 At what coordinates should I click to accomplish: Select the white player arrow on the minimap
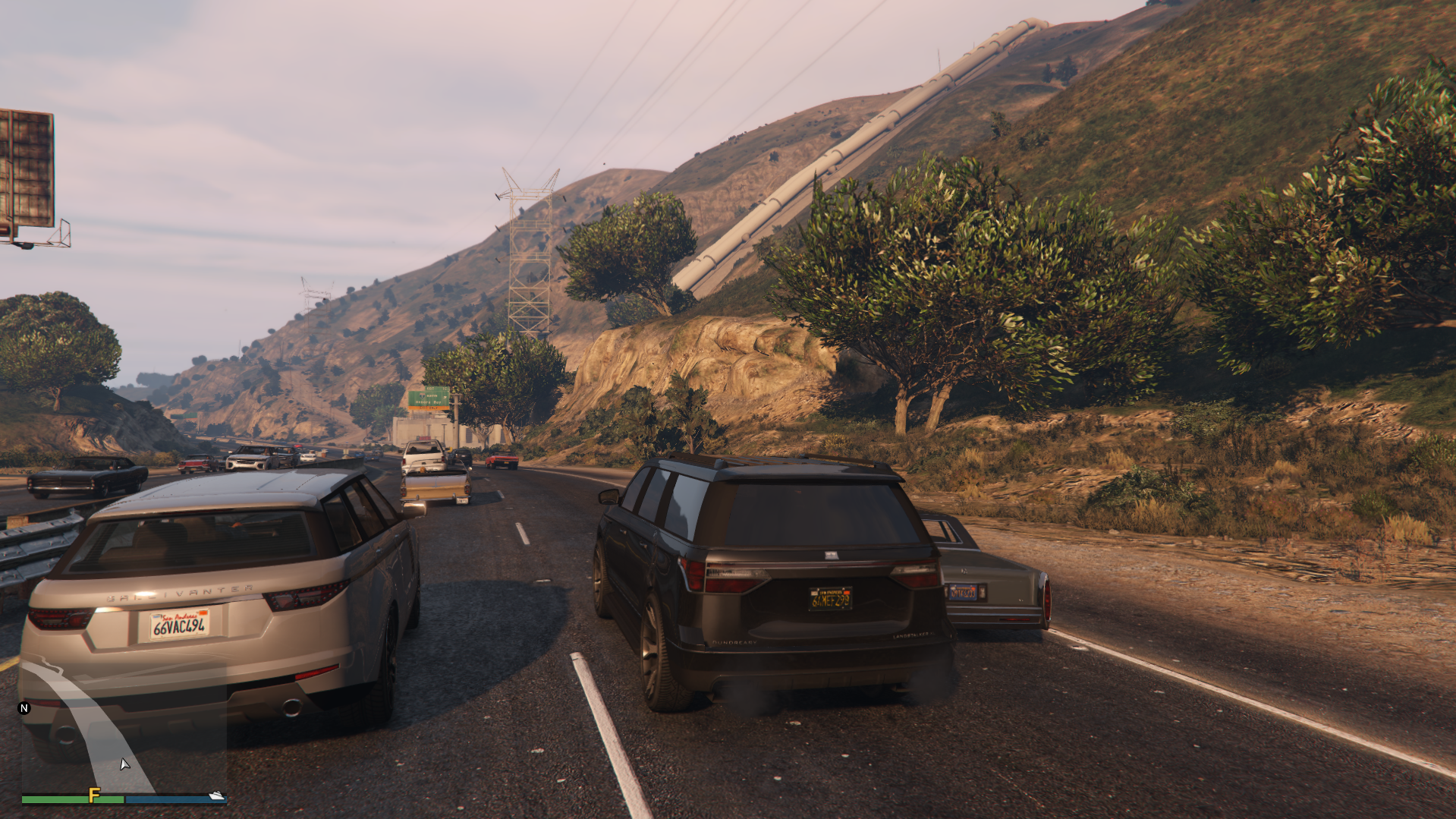coord(124,764)
